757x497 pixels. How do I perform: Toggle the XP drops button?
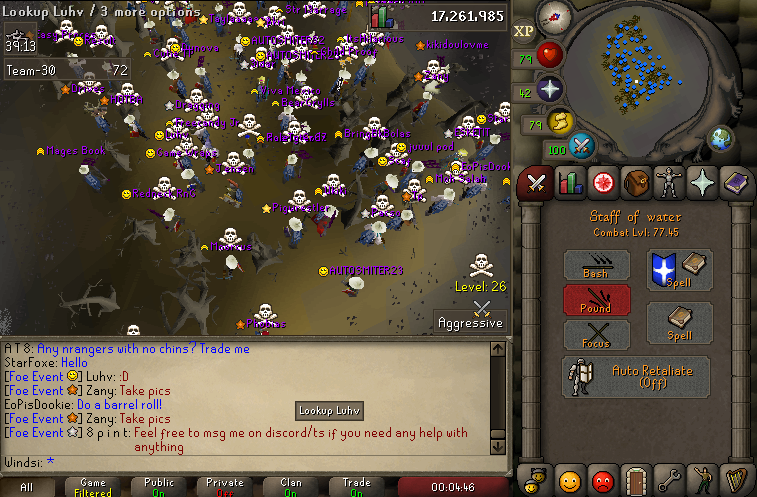tap(524, 31)
